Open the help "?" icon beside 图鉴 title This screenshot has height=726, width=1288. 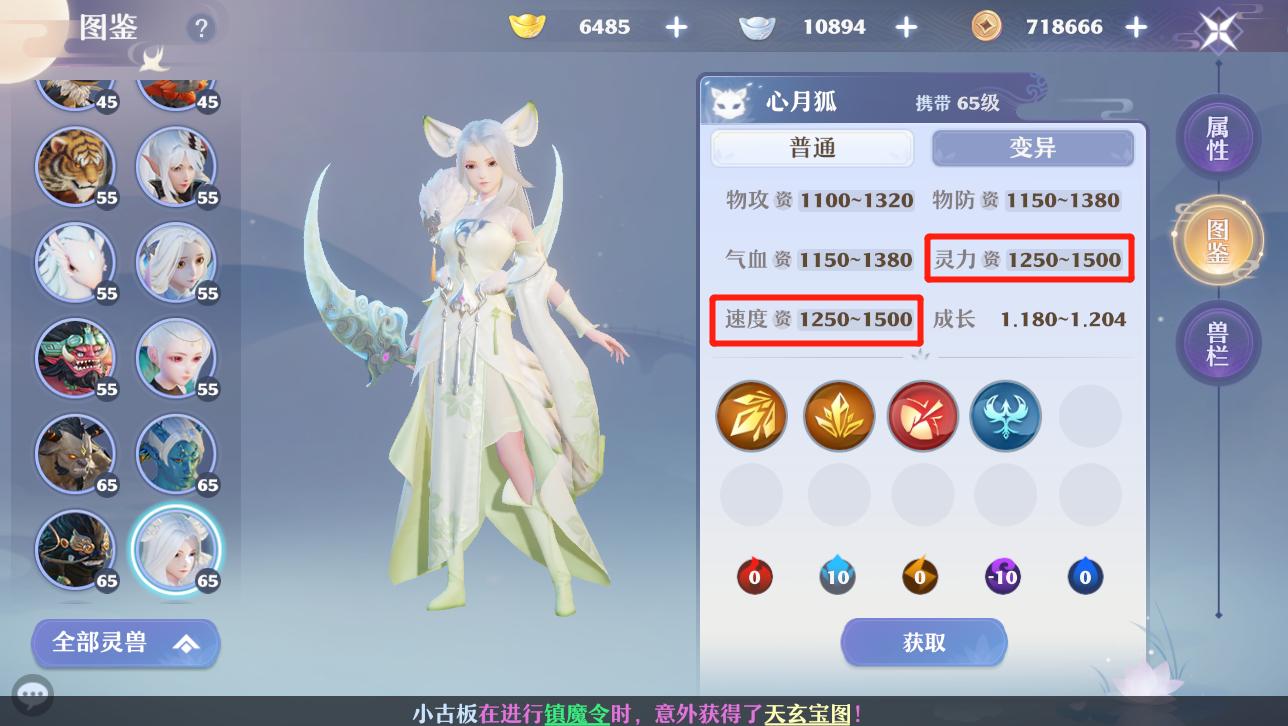click(x=202, y=28)
